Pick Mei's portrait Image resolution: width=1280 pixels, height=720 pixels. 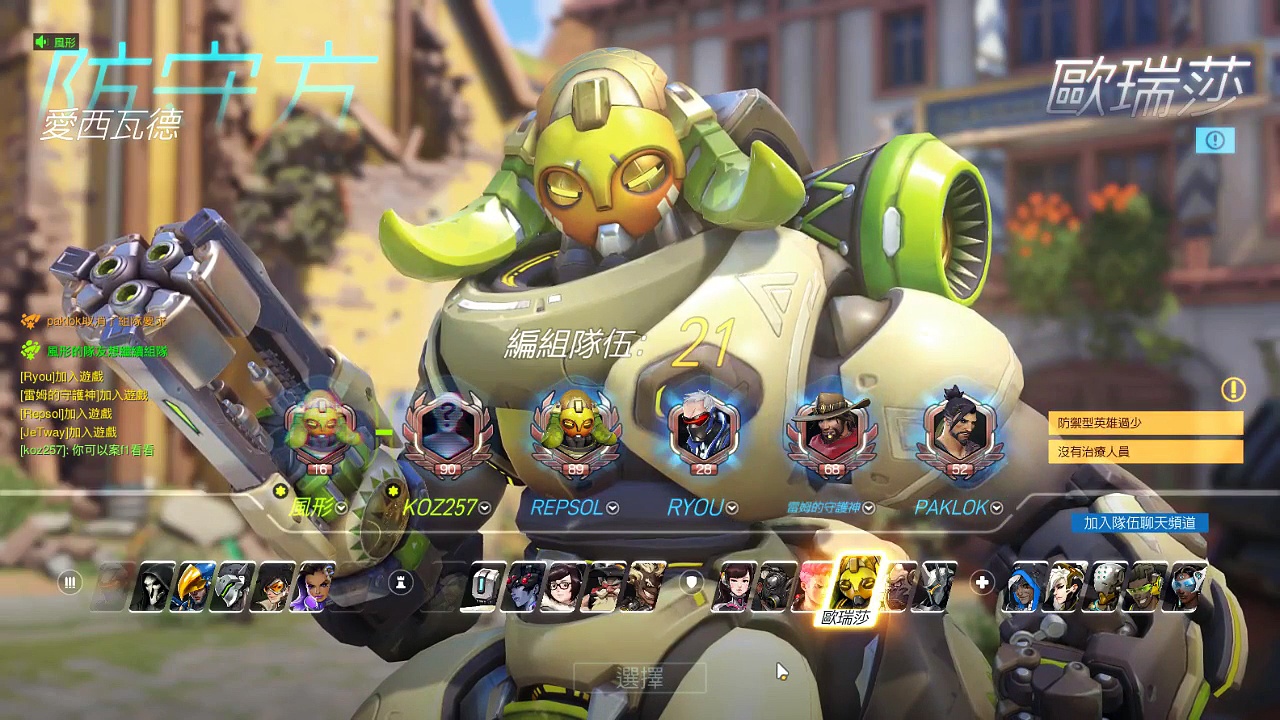(x=563, y=585)
